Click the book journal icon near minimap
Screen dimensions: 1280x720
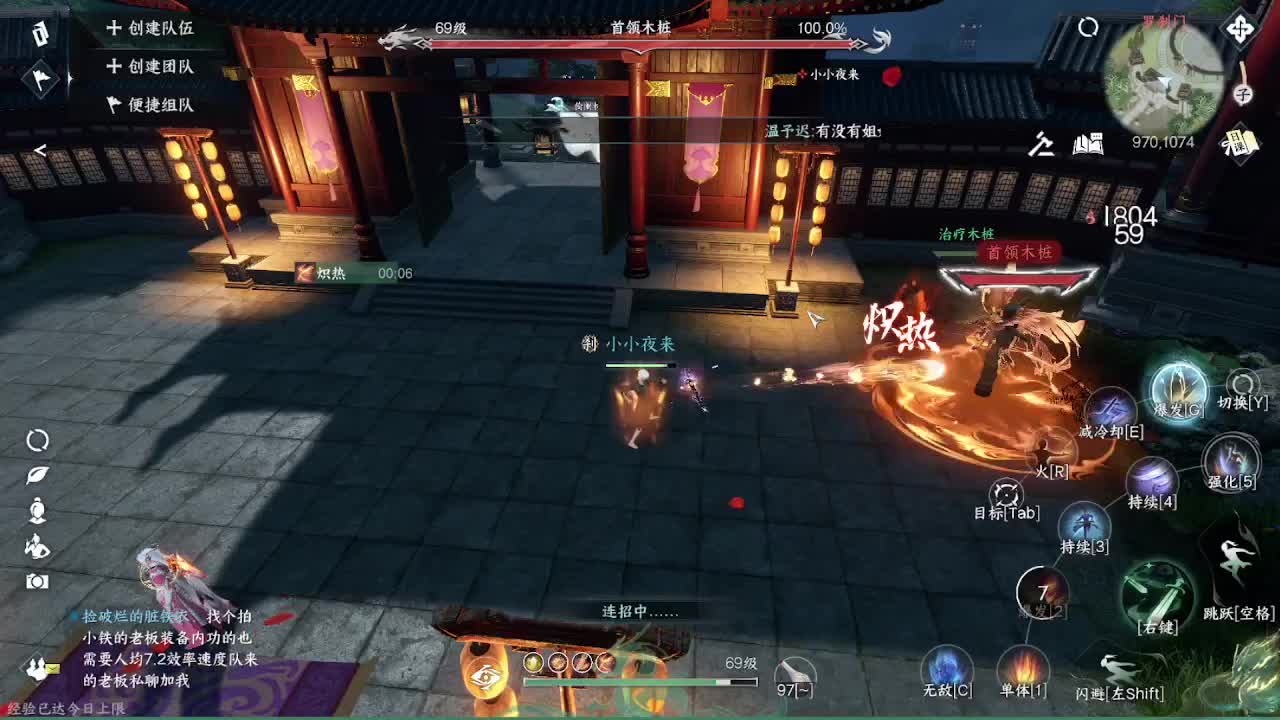pos(1090,145)
